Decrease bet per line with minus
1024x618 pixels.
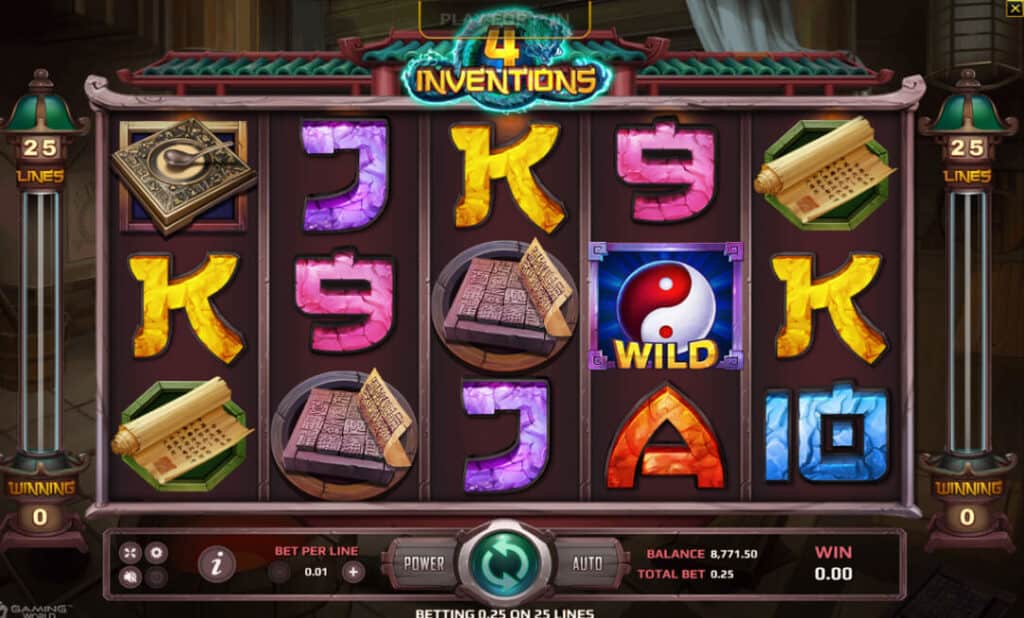(x=279, y=572)
